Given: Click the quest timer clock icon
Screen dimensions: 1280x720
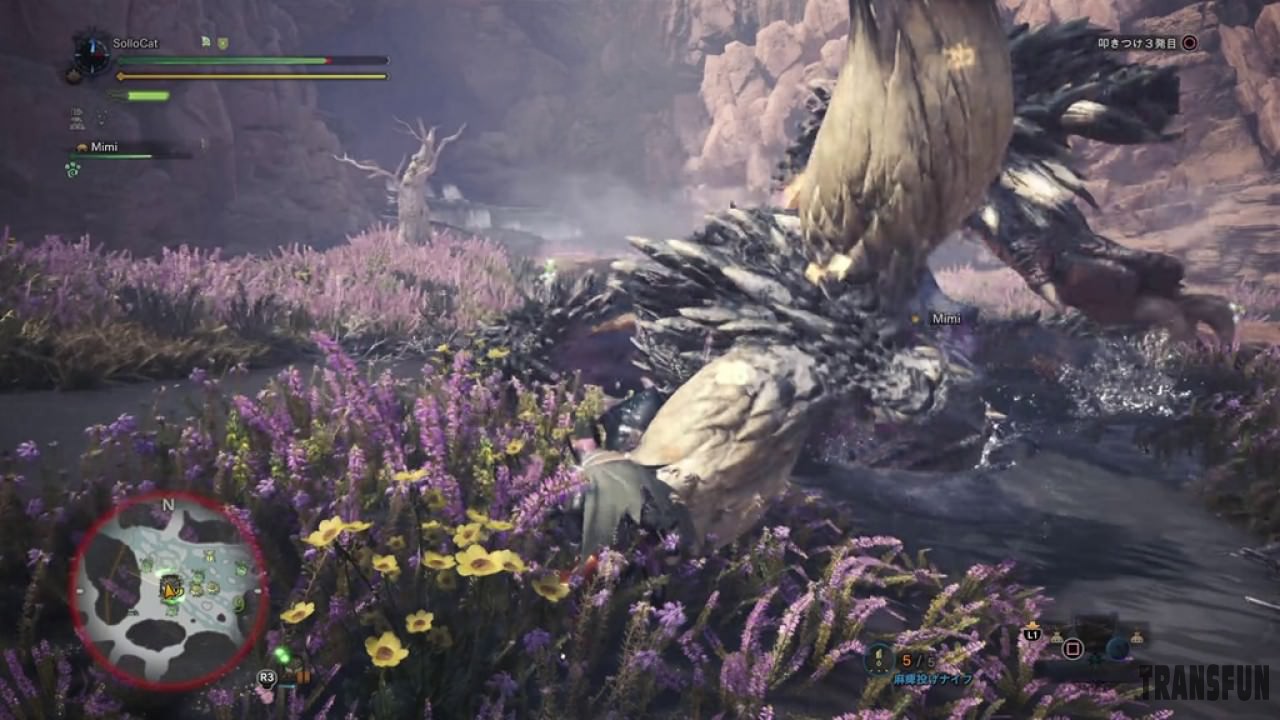Looking at the screenshot, I should point(92,55).
